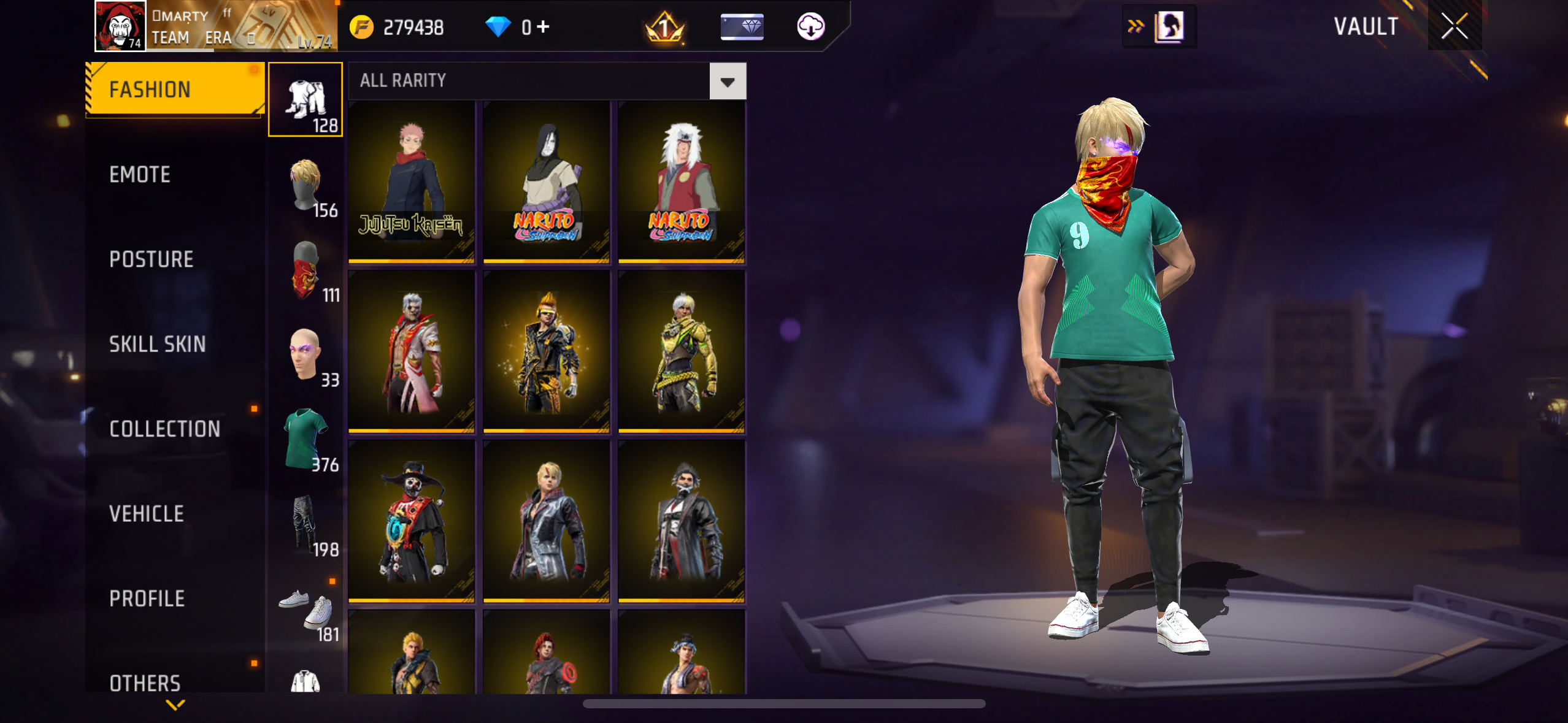Open the All Rarity dropdown

pyautogui.click(x=728, y=82)
